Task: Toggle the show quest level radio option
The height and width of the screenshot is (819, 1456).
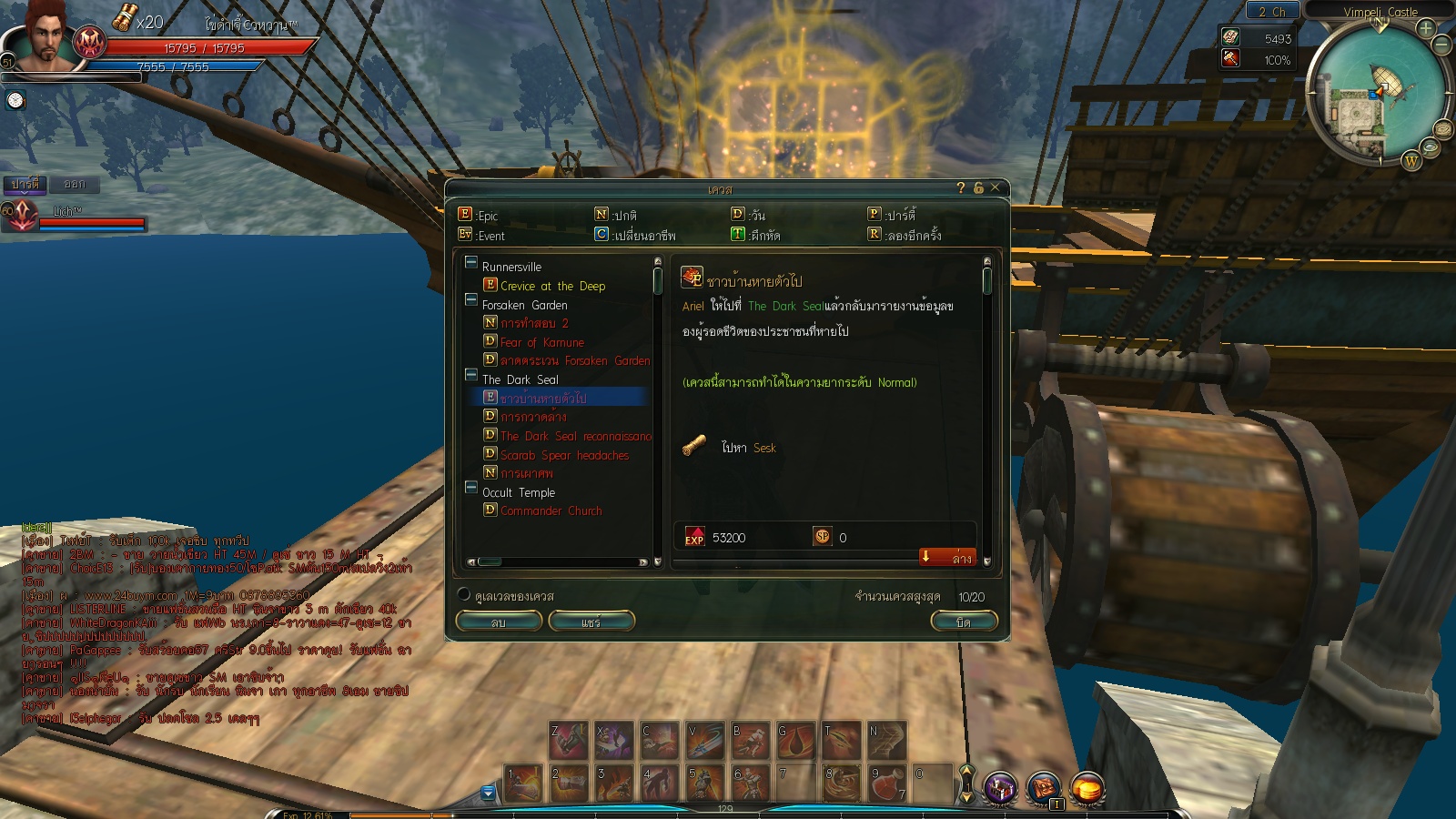Action: [x=464, y=595]
